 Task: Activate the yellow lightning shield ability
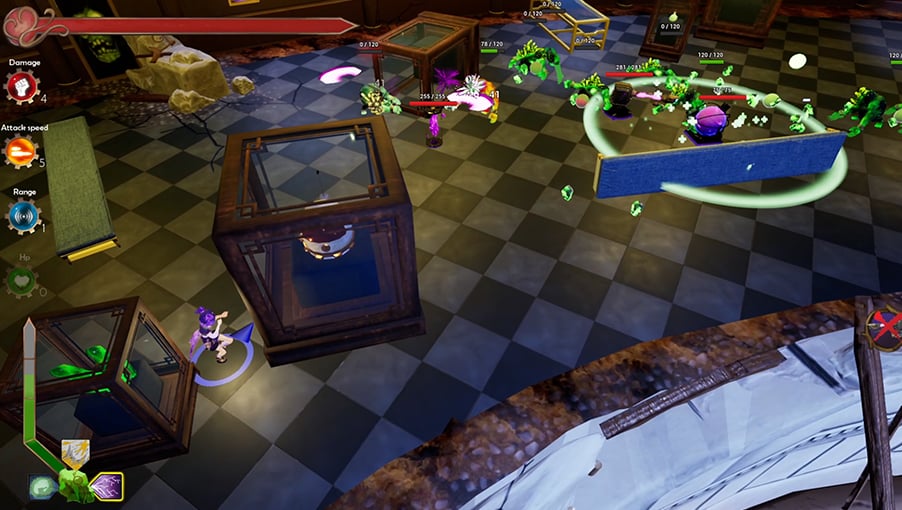coord(75,454)
